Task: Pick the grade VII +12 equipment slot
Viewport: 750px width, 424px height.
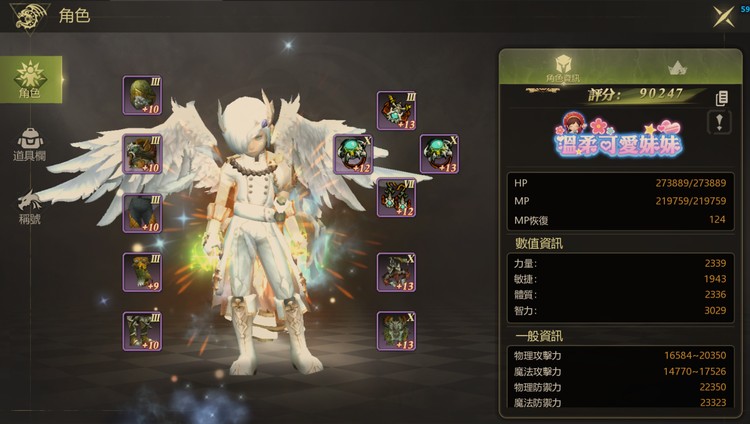Action: pos(396,198)
